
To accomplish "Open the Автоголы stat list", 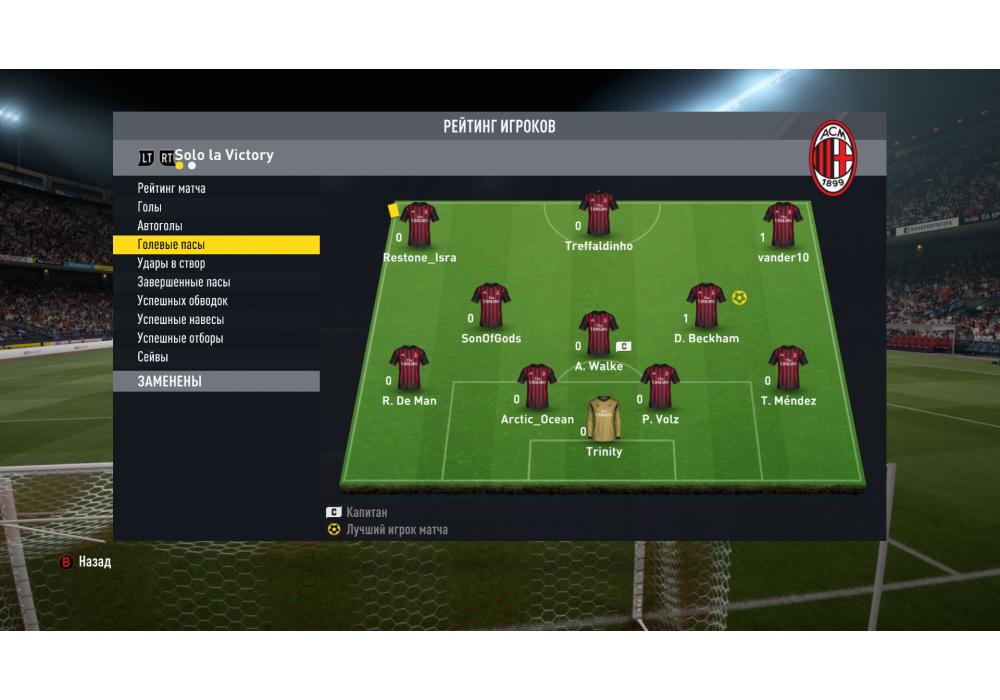I will (160, 226).
